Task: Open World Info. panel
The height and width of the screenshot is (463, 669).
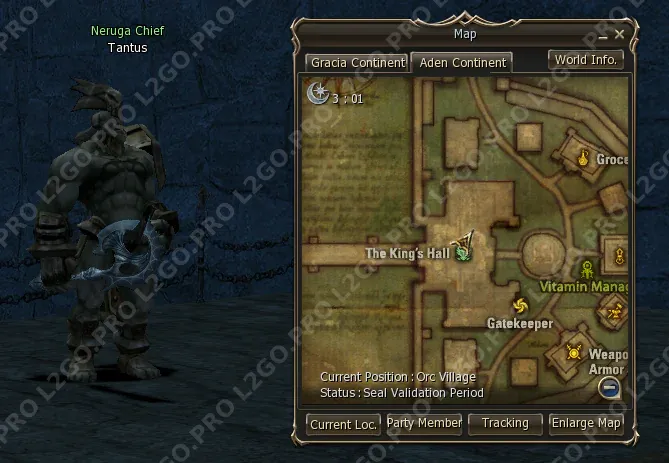Action: [586, 59]
